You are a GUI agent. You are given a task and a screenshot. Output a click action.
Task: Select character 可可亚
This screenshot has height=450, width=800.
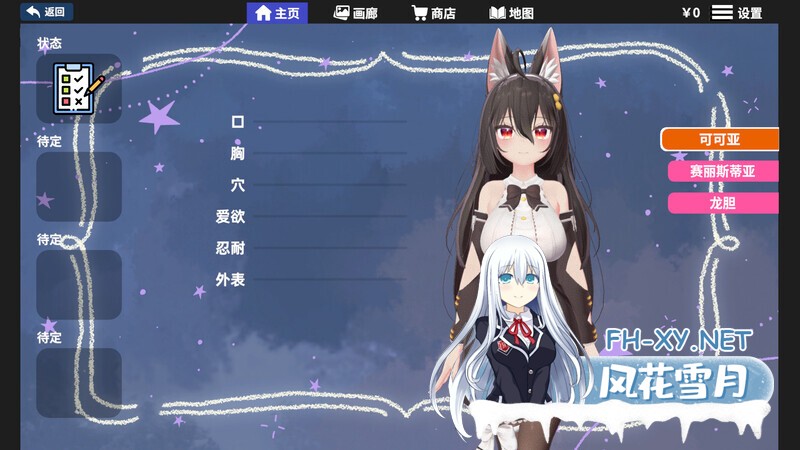tap(719, 139)
